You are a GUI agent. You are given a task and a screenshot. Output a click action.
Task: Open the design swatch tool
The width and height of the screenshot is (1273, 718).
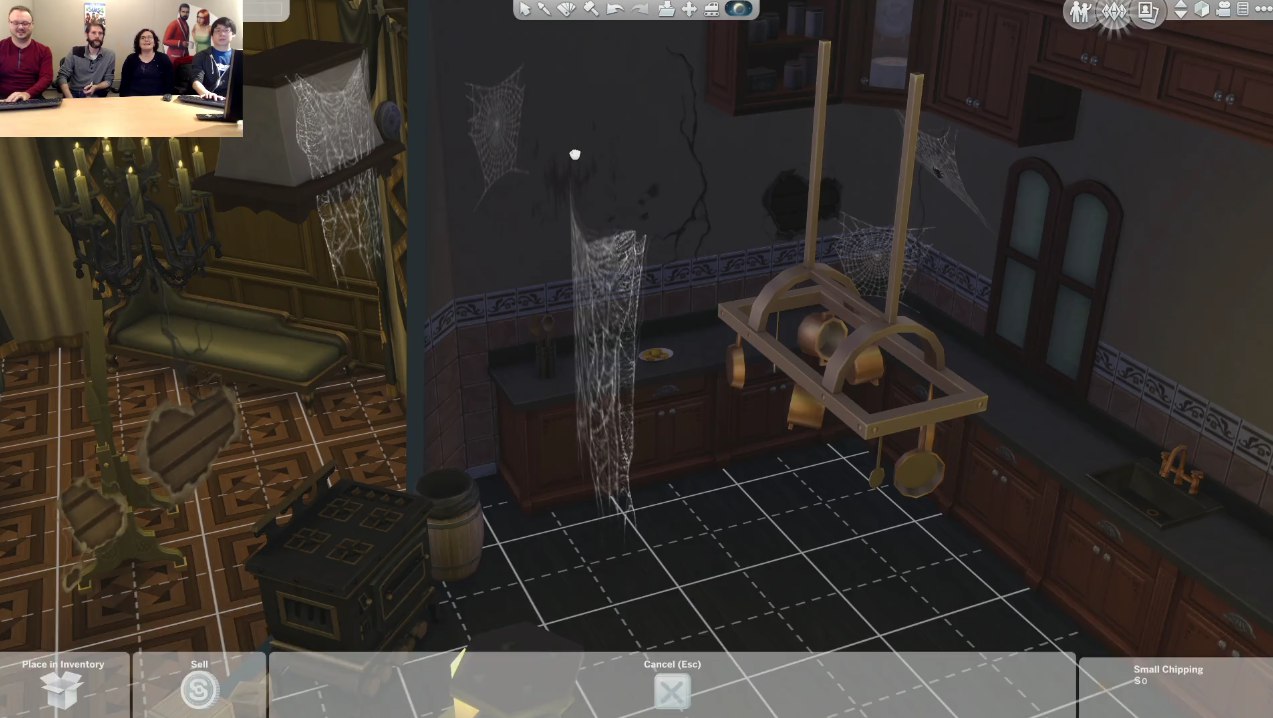(x=567, y=9)
